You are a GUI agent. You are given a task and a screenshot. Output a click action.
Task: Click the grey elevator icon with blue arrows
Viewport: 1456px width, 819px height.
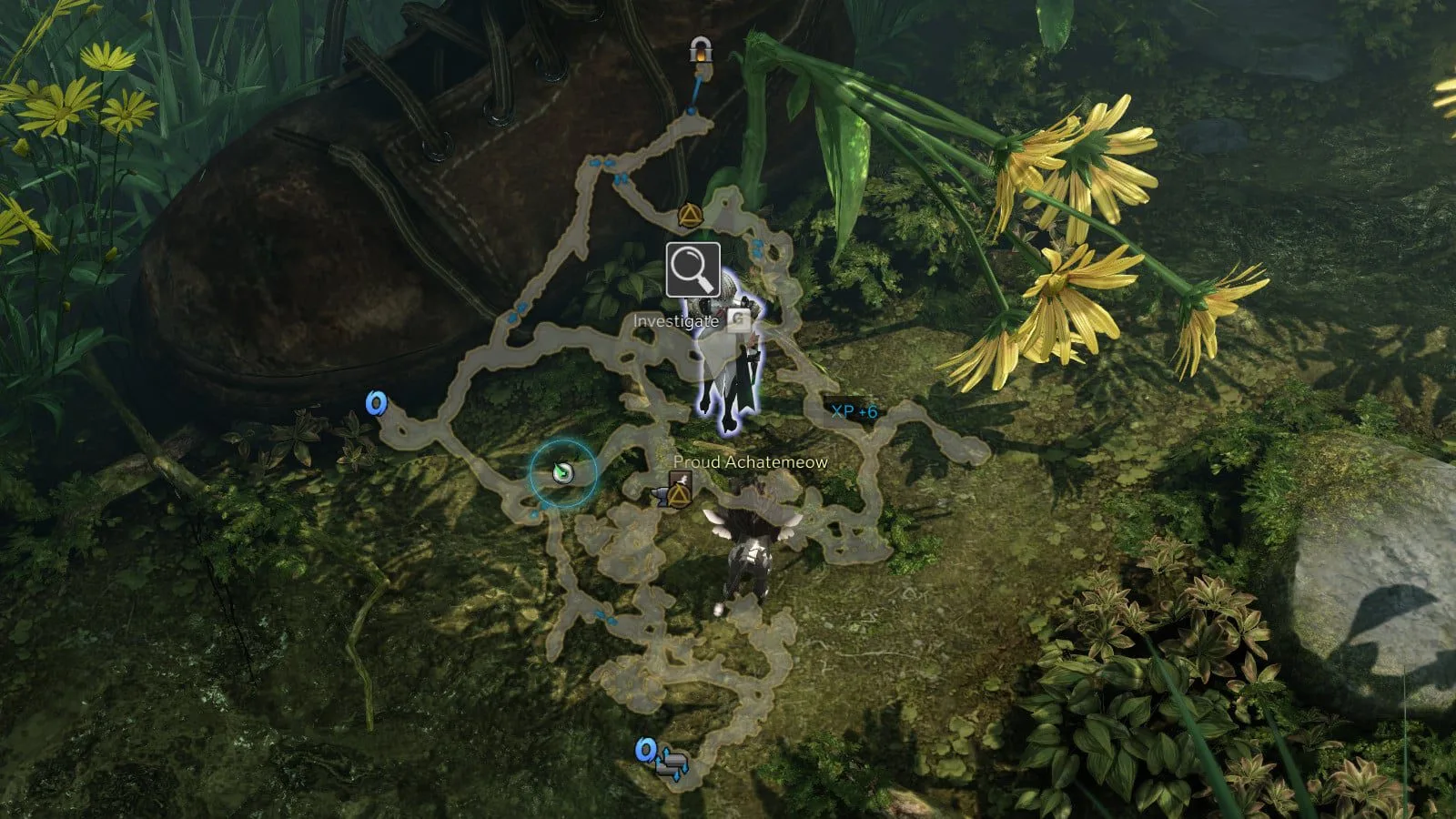click(674, 763)
